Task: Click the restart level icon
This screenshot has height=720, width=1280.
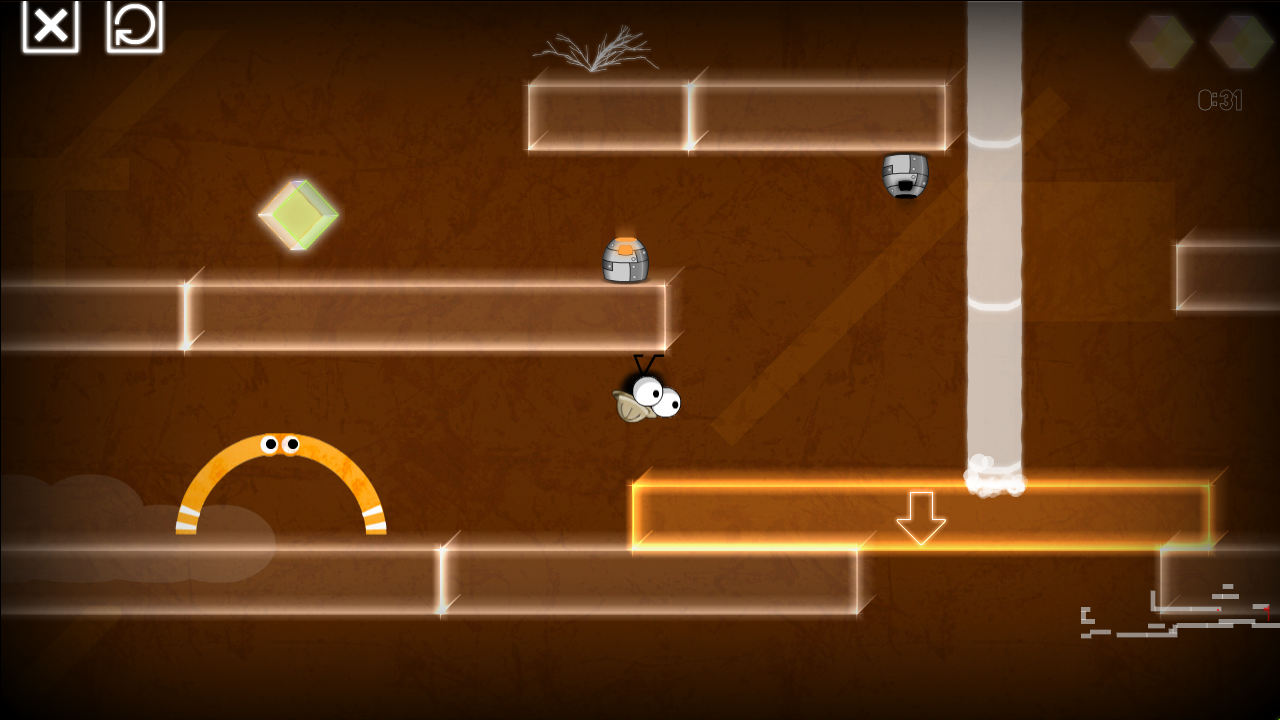Action: 133,26
